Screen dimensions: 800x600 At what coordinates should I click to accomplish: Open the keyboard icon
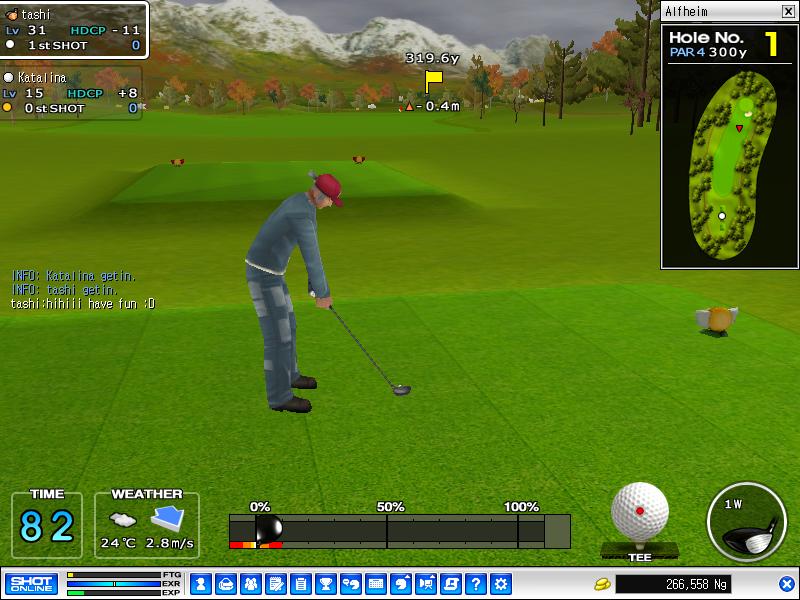pos(376,583)
